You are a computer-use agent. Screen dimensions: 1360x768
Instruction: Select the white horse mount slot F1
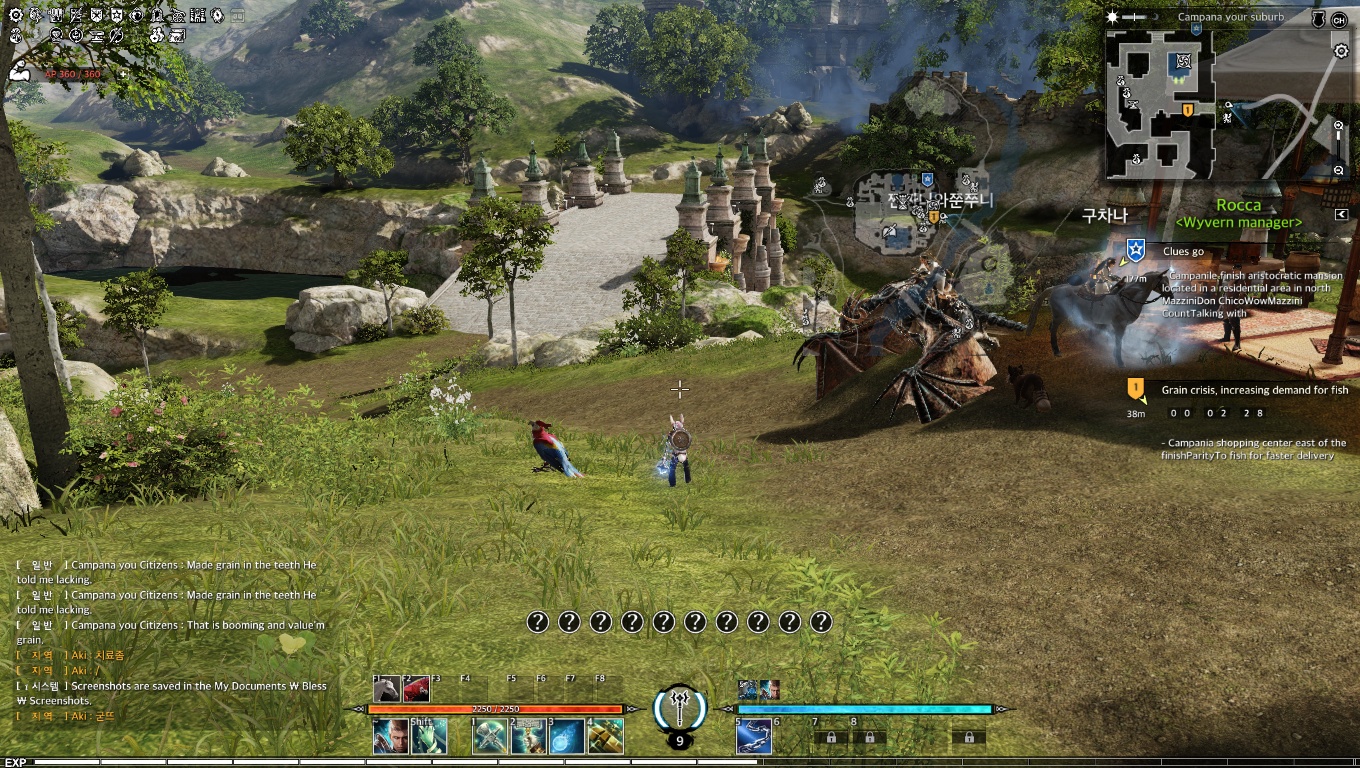387,689
